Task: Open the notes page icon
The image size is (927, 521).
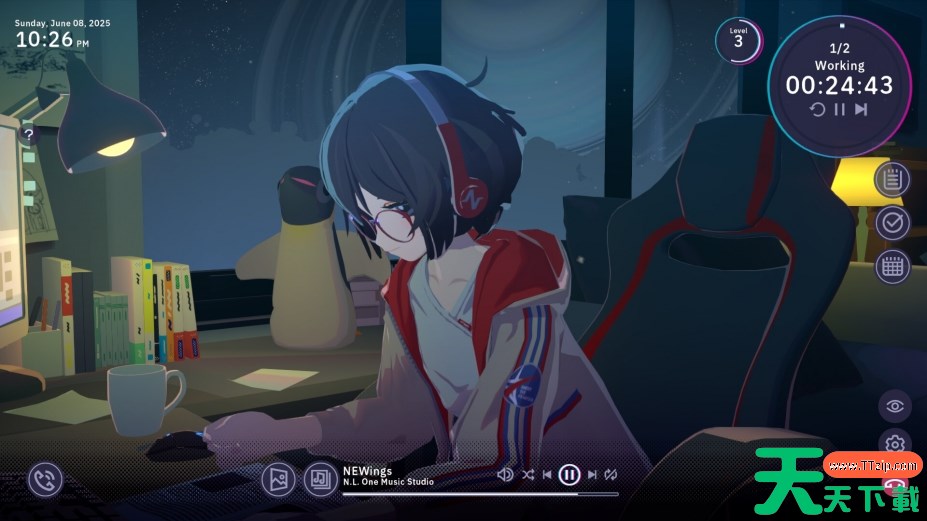Action: 892,179
